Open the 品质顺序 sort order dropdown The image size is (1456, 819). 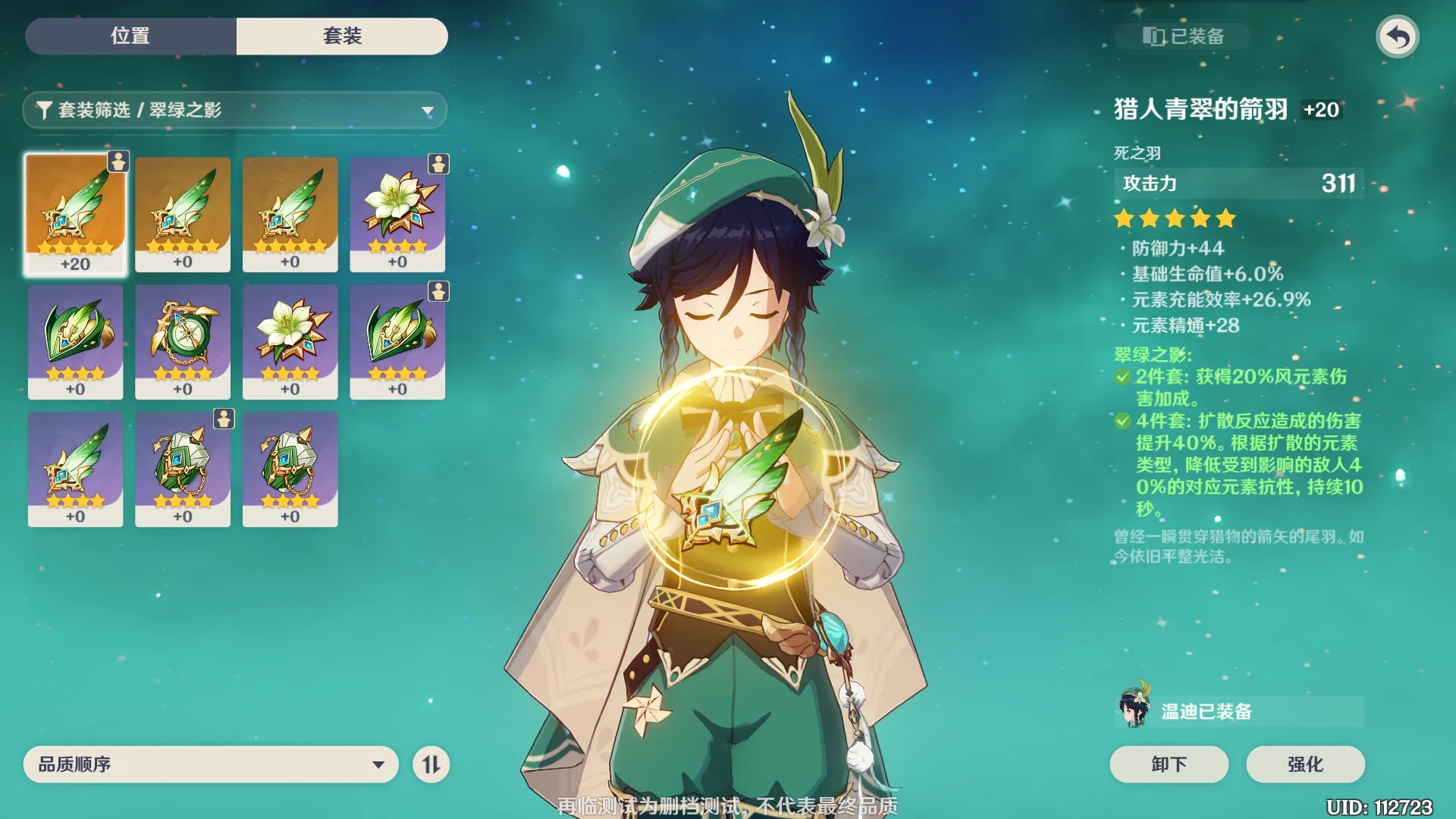[211, 764]
